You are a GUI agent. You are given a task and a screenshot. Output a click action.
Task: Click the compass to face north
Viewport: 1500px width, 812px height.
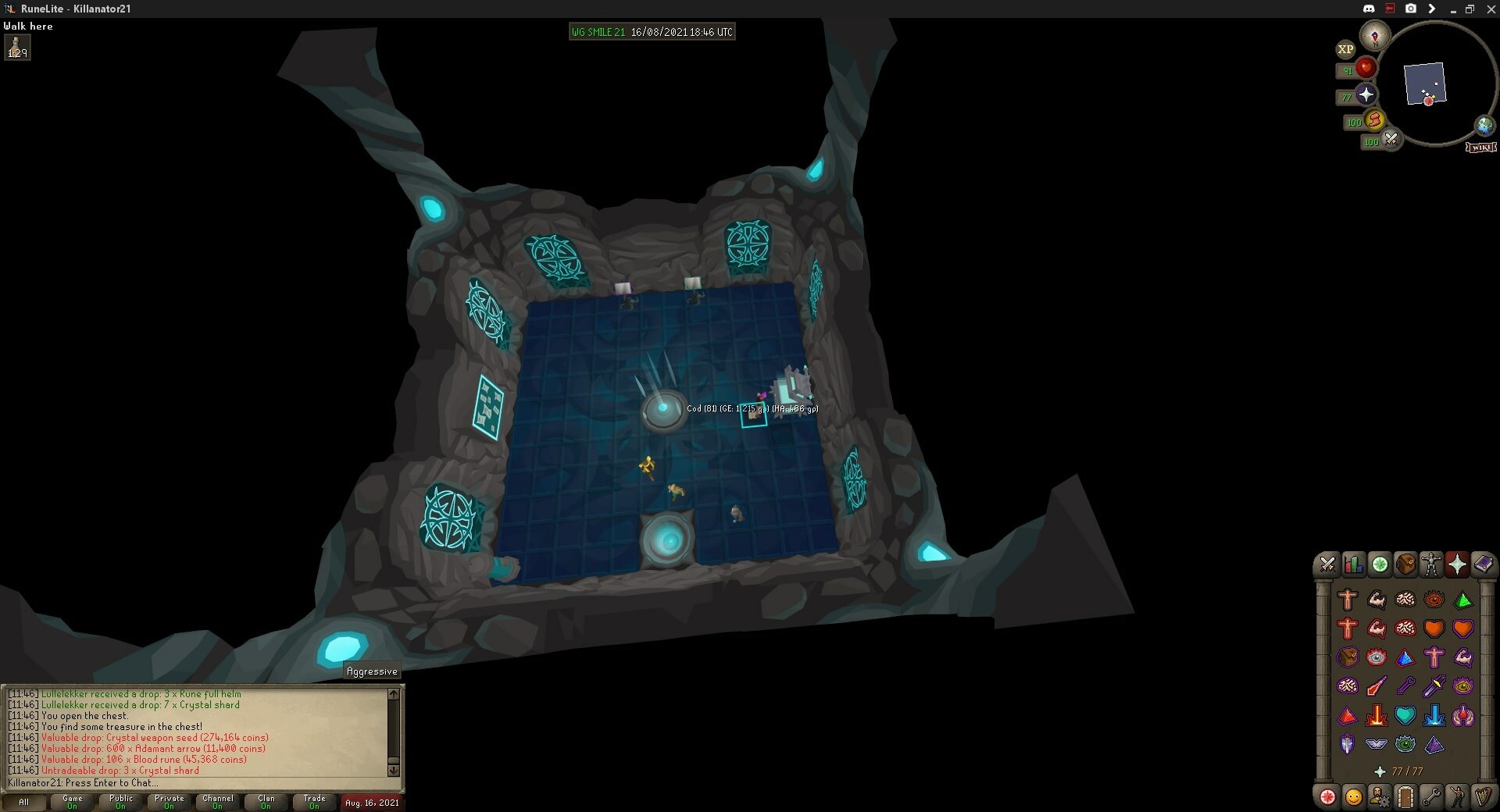point(1374,35)
